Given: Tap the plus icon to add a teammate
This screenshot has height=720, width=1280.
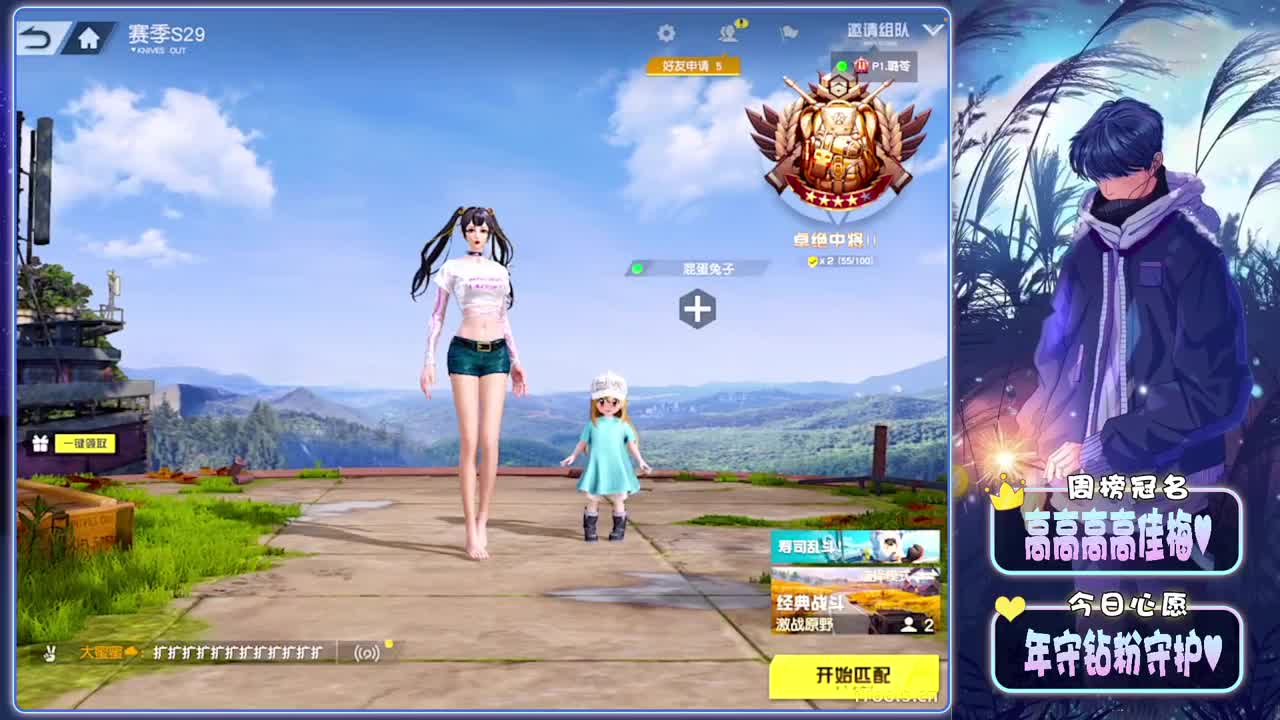Looking at the screenshot, I should coord(700,311).
